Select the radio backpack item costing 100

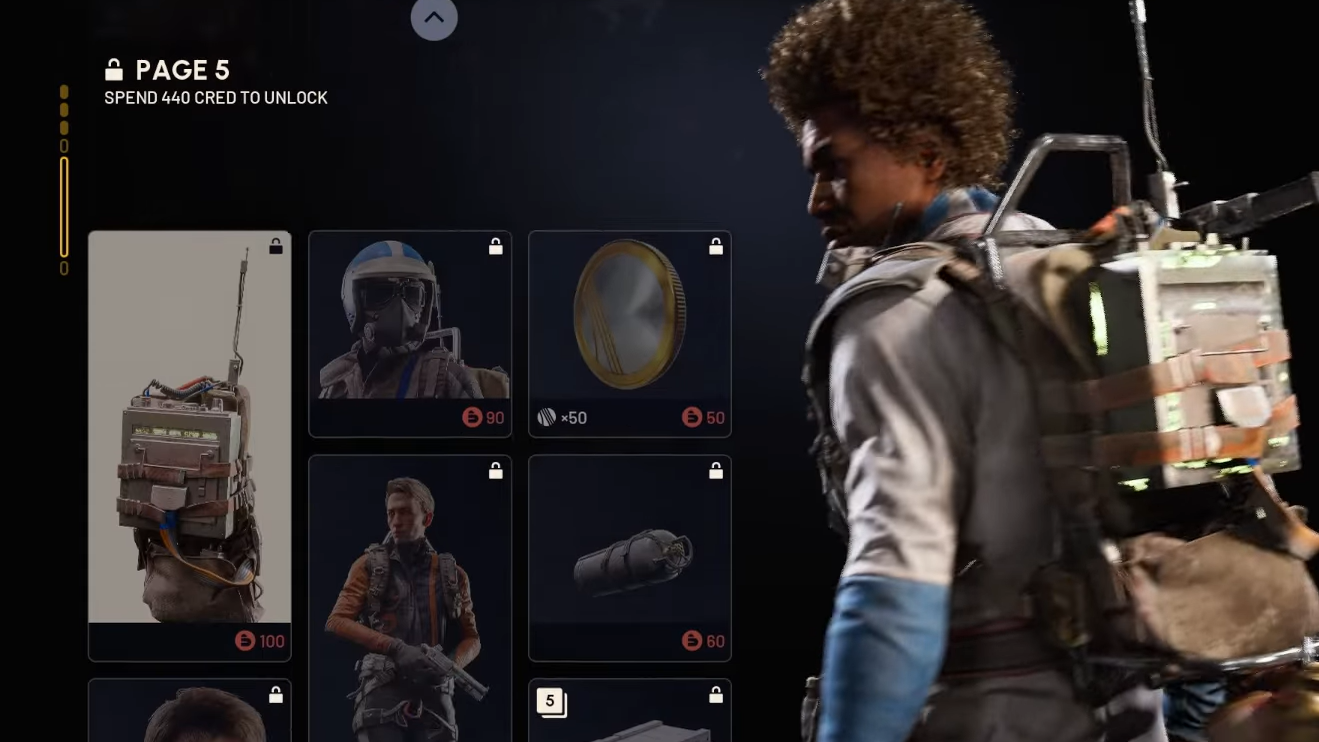190,445
